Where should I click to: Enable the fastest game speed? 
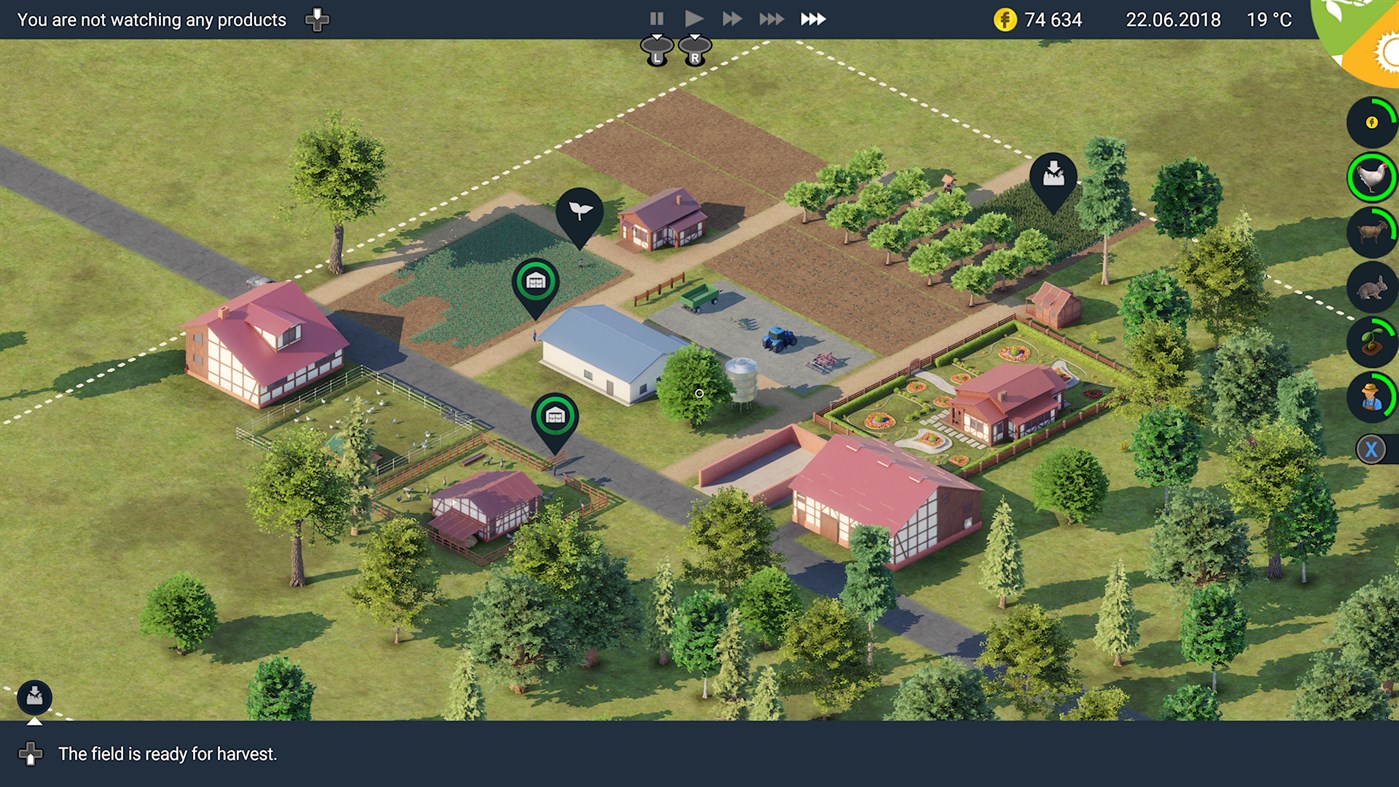pyautogui.click(x=812, y=17)
